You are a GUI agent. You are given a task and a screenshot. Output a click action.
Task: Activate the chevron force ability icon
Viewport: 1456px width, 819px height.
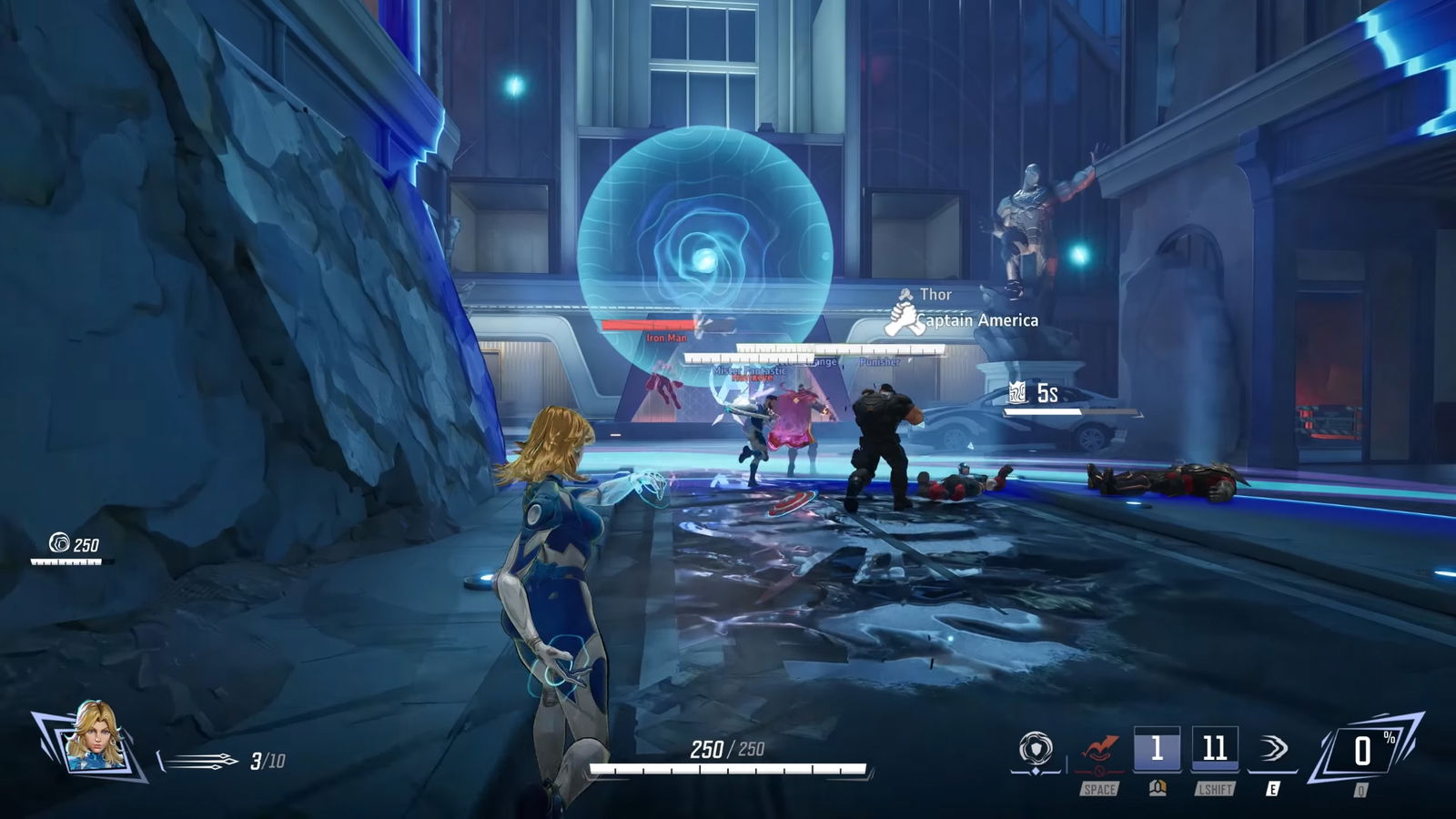(1273, 749)
